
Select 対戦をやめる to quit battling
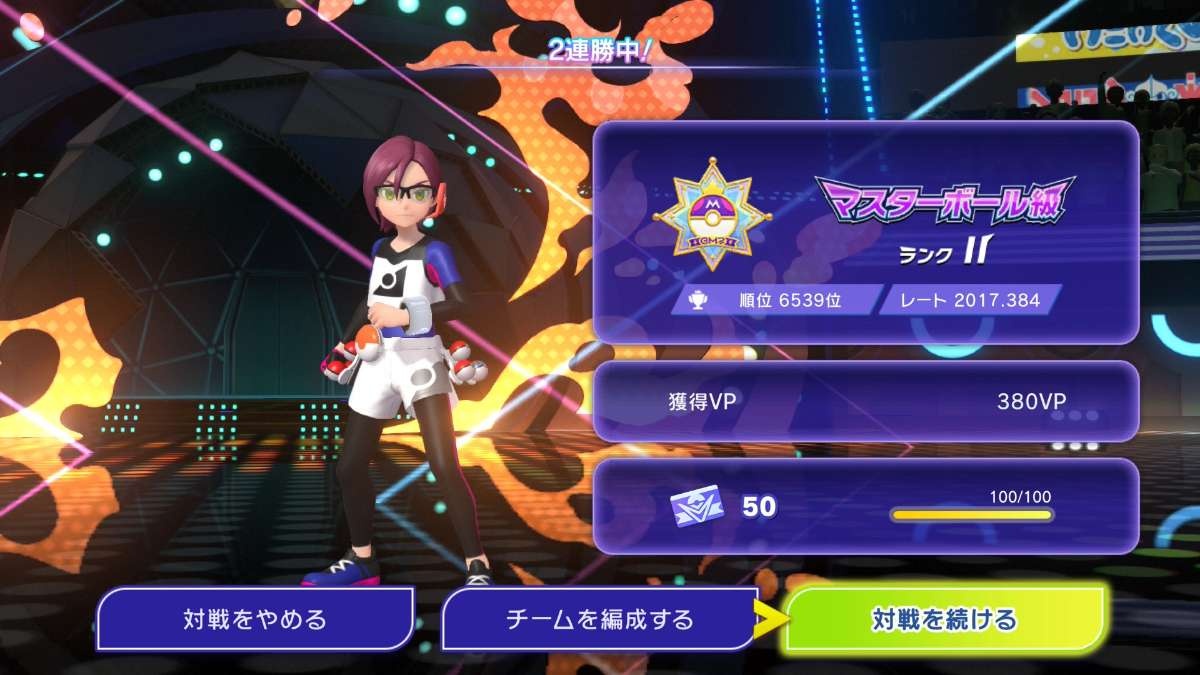[x=255, y=619]
